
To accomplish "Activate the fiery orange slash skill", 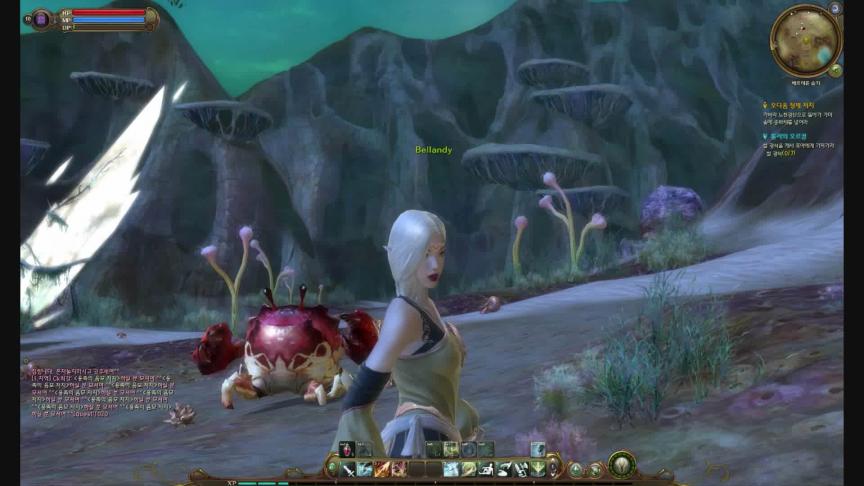I will tap(381, 468).
